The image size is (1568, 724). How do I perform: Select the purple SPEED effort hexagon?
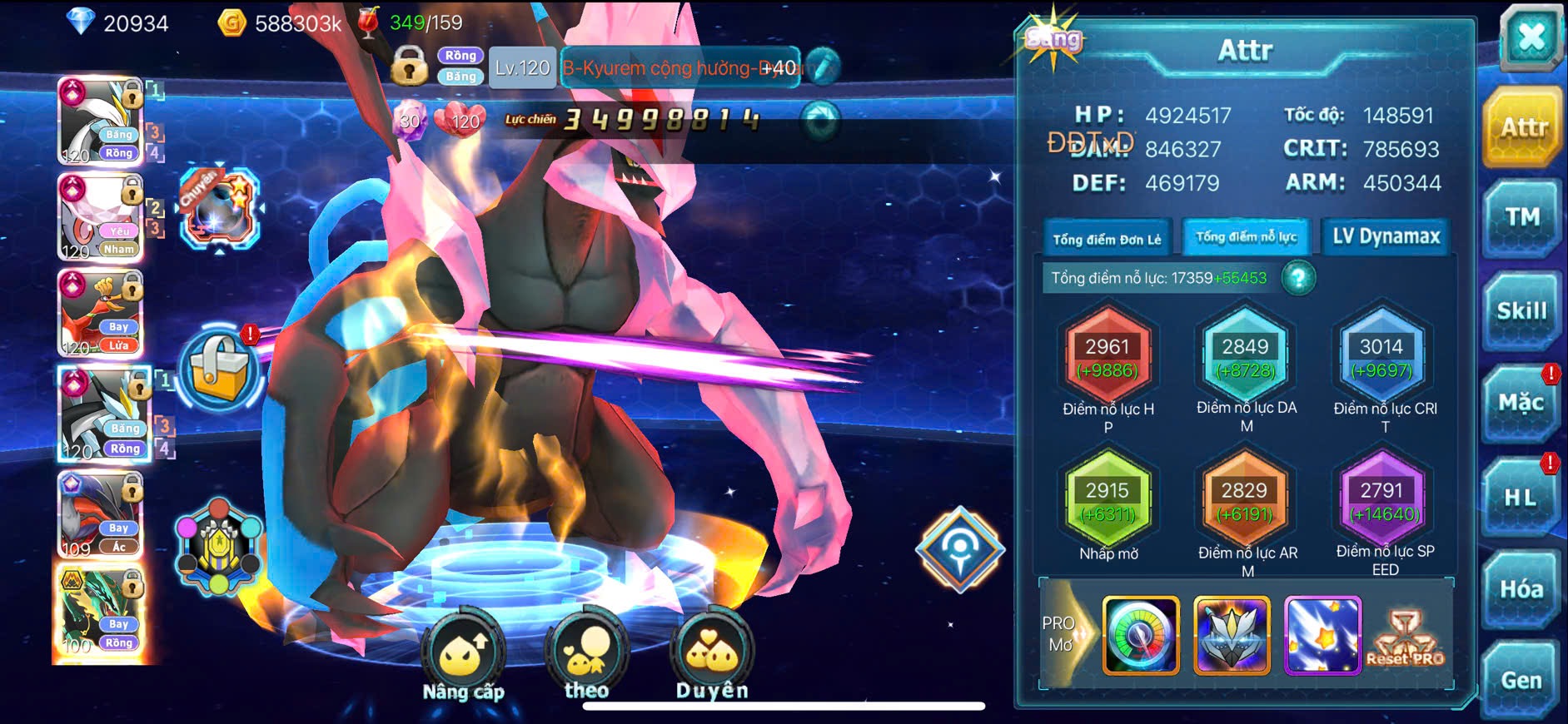click(x=1382, y=501)
